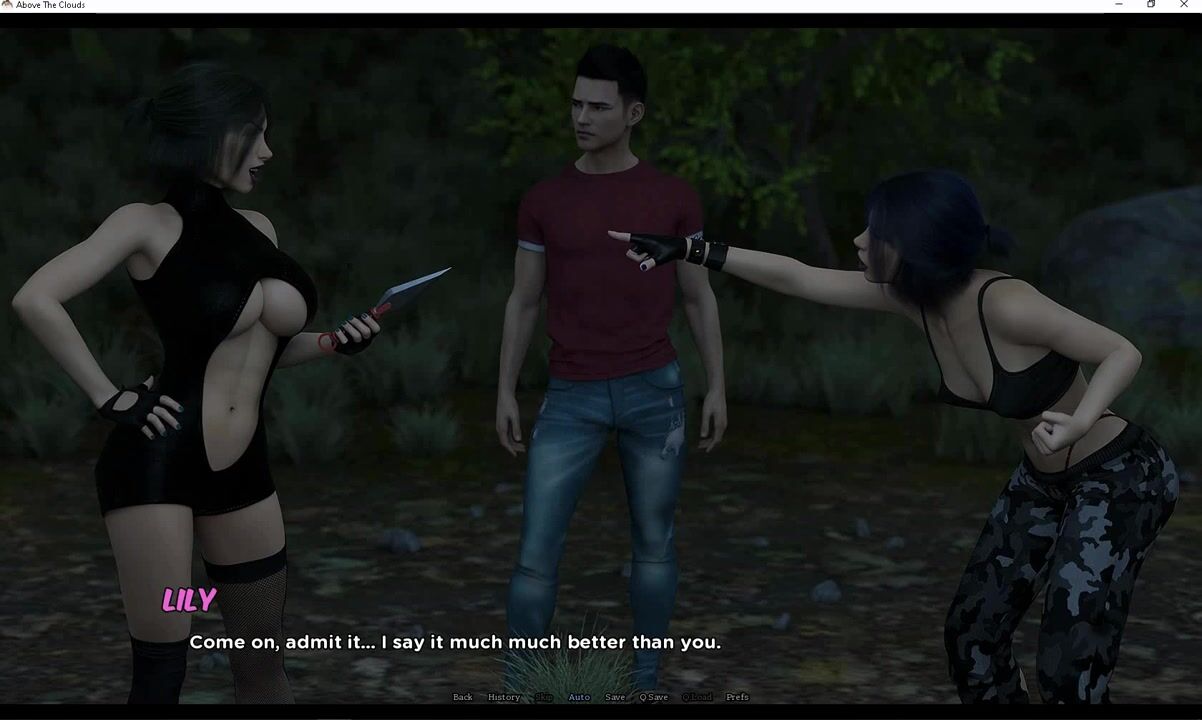Viewport: 1202px width, 720px height.
Task: Quick save with Q.Save
Action: point(654,697)
